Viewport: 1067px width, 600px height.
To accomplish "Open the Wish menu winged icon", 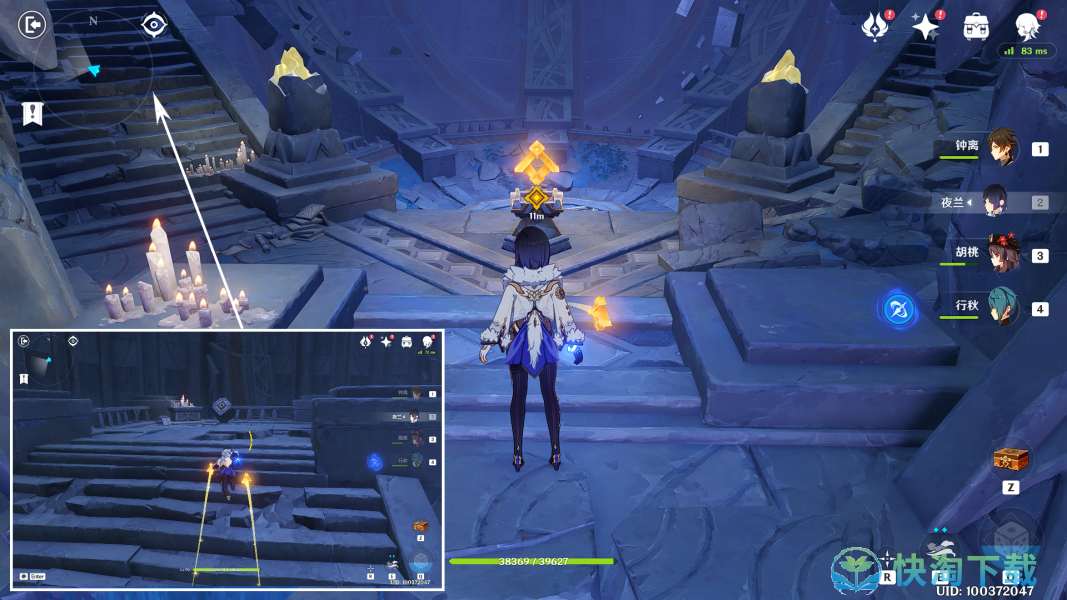I will pos(874,27).
